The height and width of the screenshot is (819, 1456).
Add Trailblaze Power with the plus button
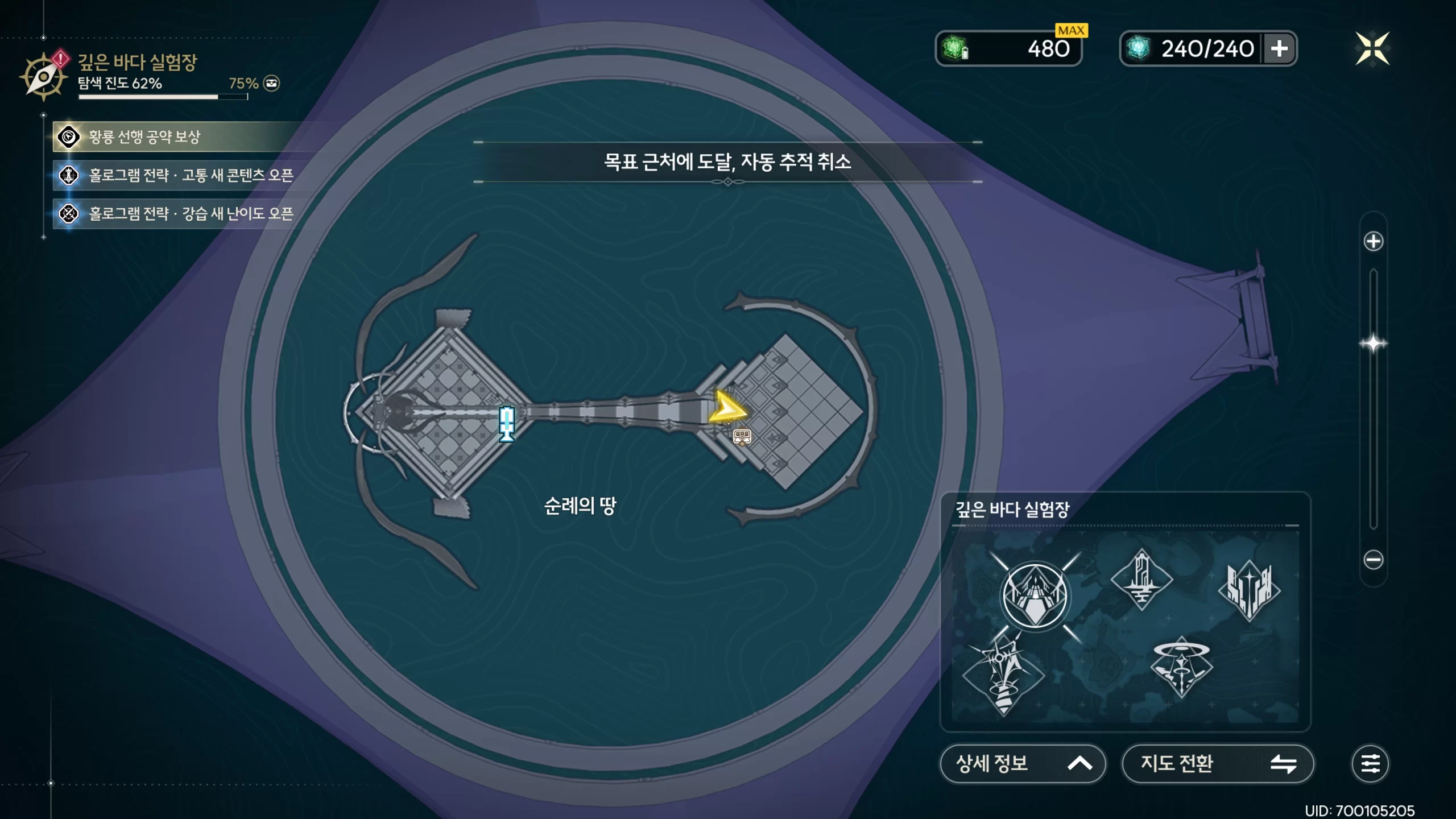[1280, 49]
